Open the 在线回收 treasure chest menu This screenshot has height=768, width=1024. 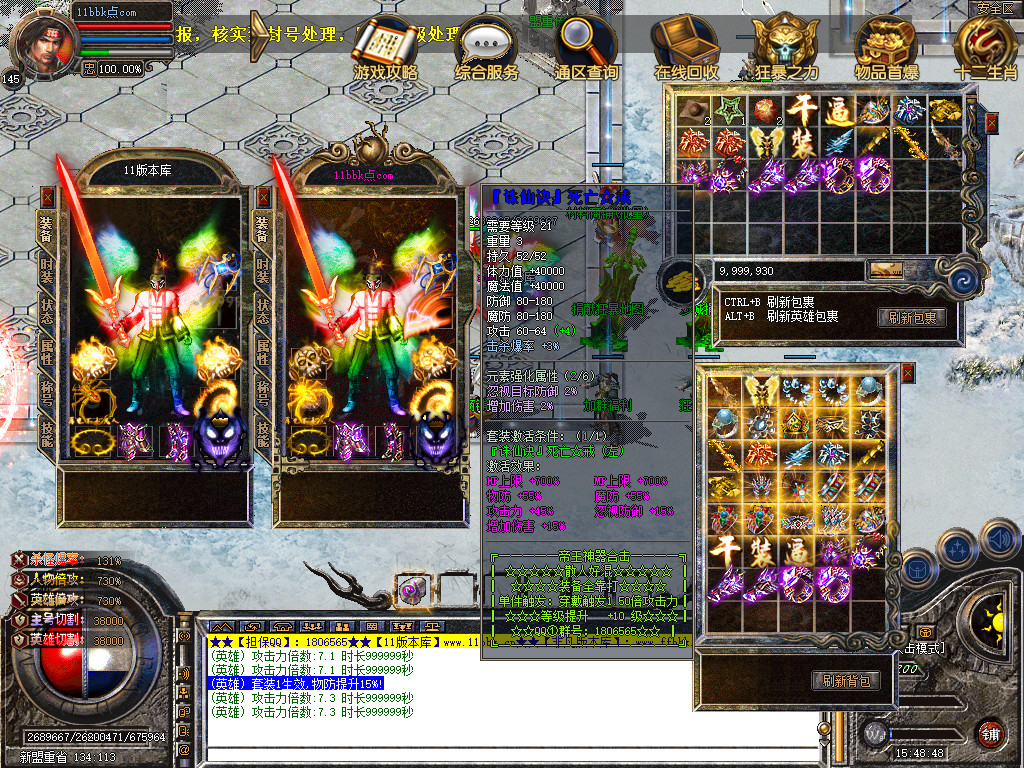[686, 46]
